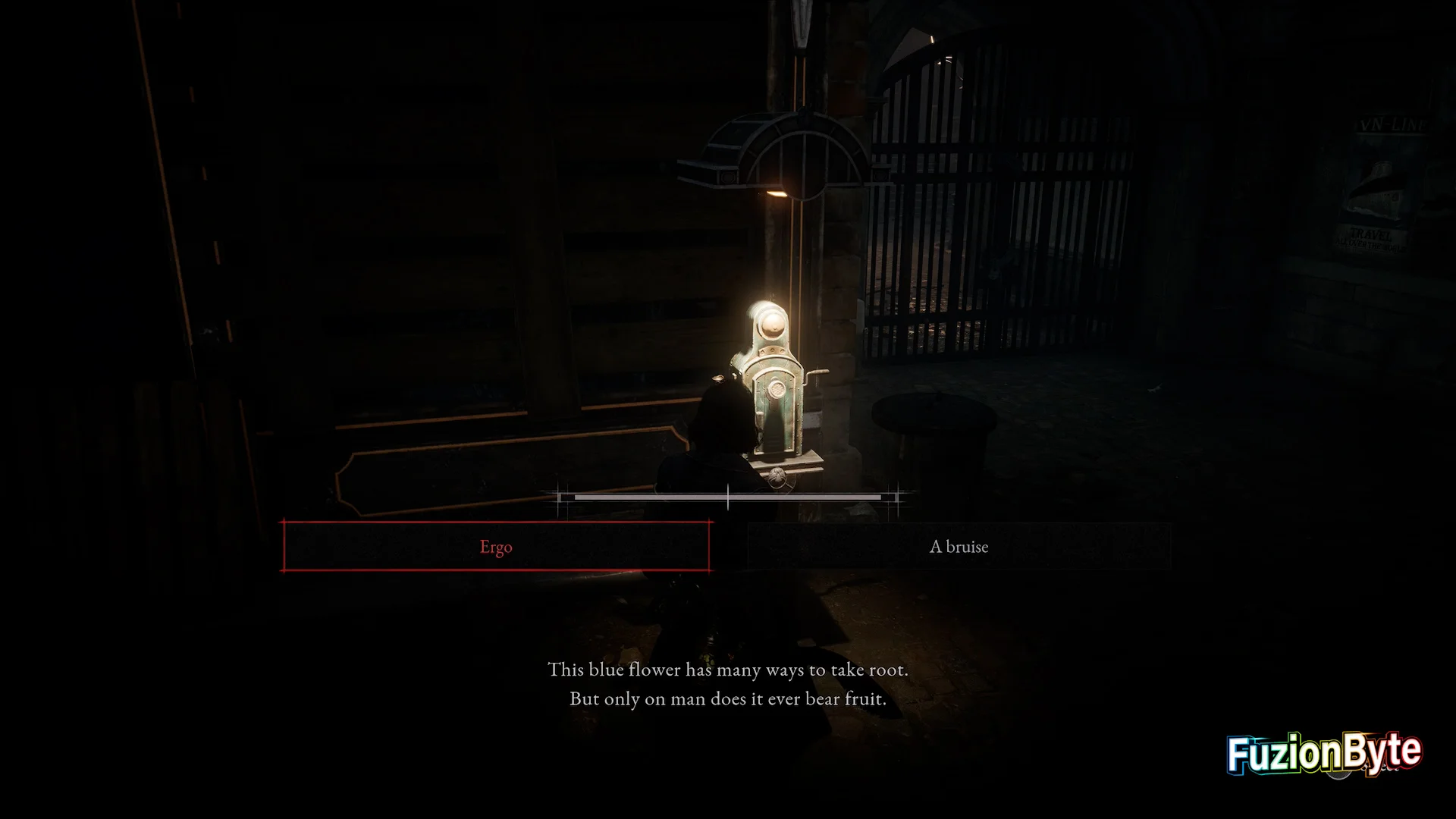Viewport: 1456px width, 819px height.
Task: Select the "A bruise" reply option
Action: click(x=959, y=547)
